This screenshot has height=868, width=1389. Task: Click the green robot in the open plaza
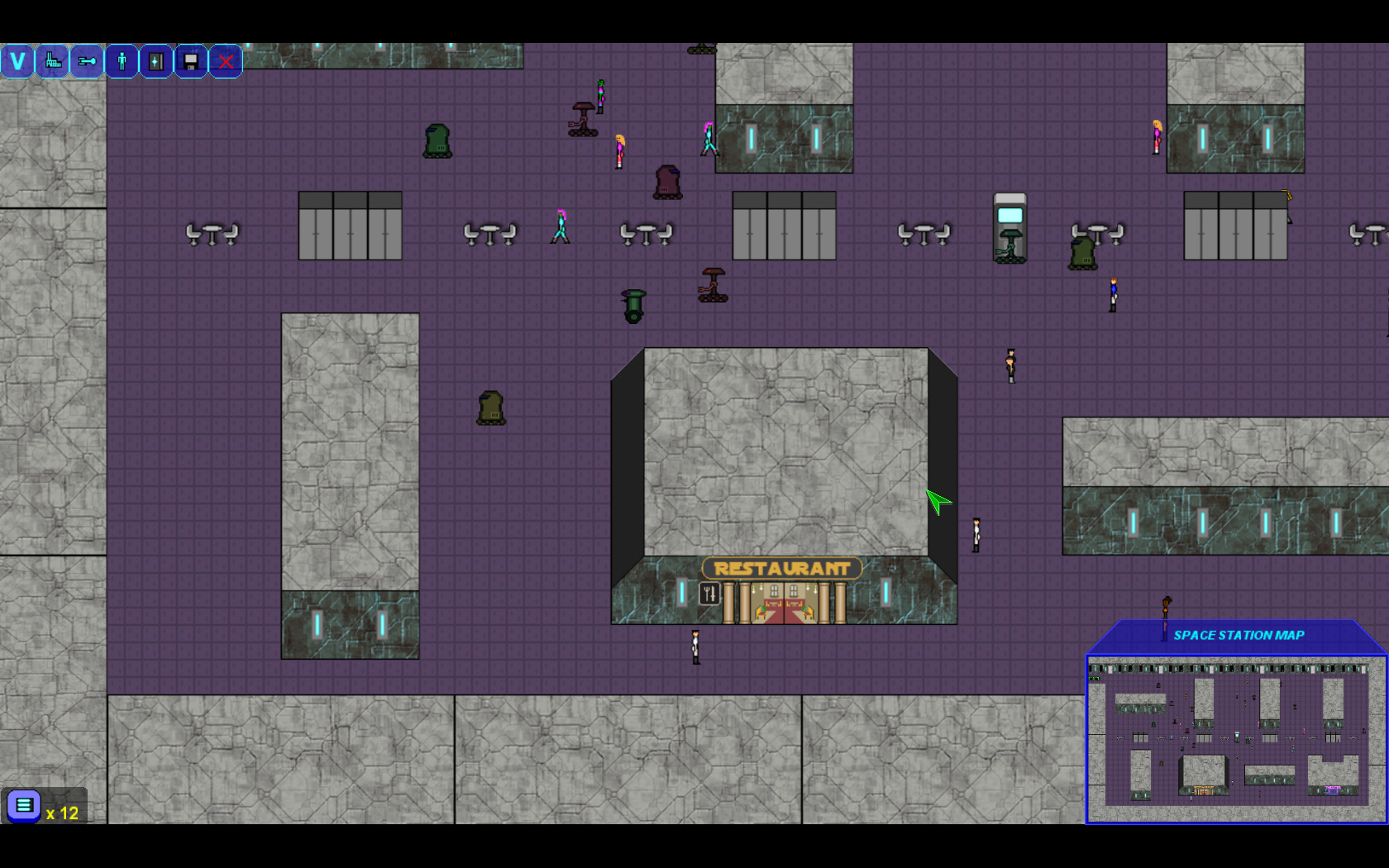click(x=489, y=408)
